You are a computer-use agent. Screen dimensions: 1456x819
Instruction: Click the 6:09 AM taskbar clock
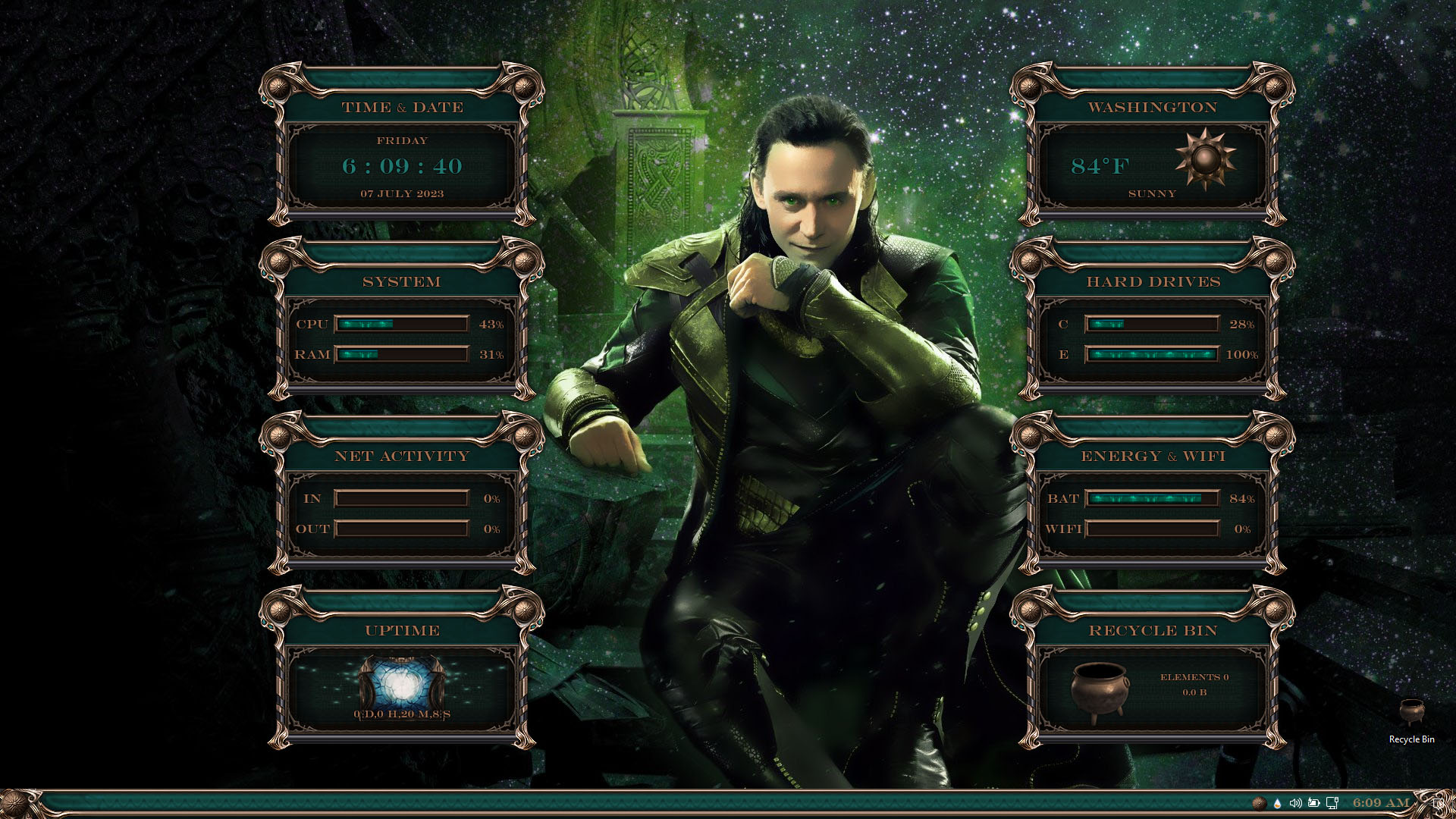pyautogui.click(x=1381, y=803)
